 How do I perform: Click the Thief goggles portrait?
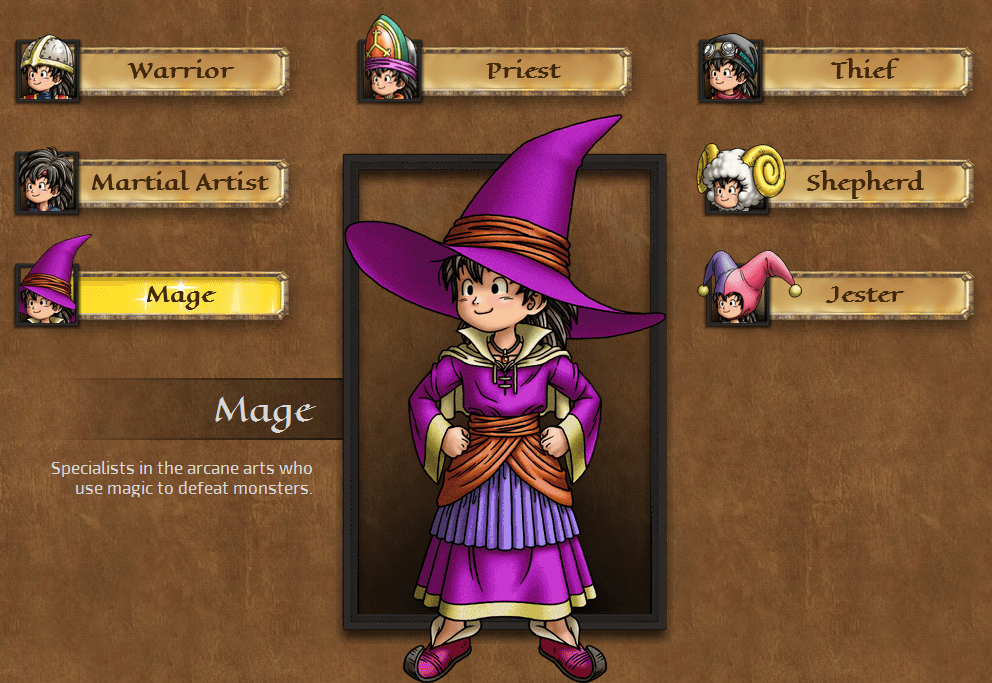coord(731,70)
